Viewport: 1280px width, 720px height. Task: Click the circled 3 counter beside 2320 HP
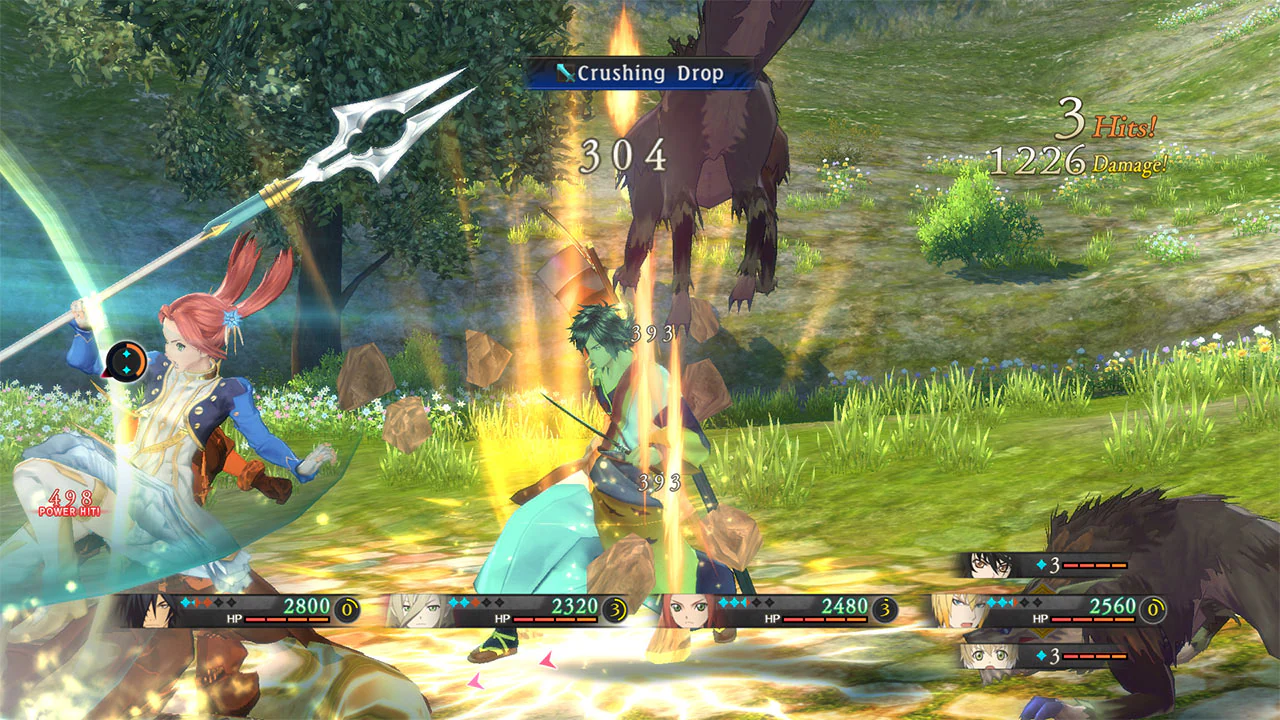coord(614,607)
